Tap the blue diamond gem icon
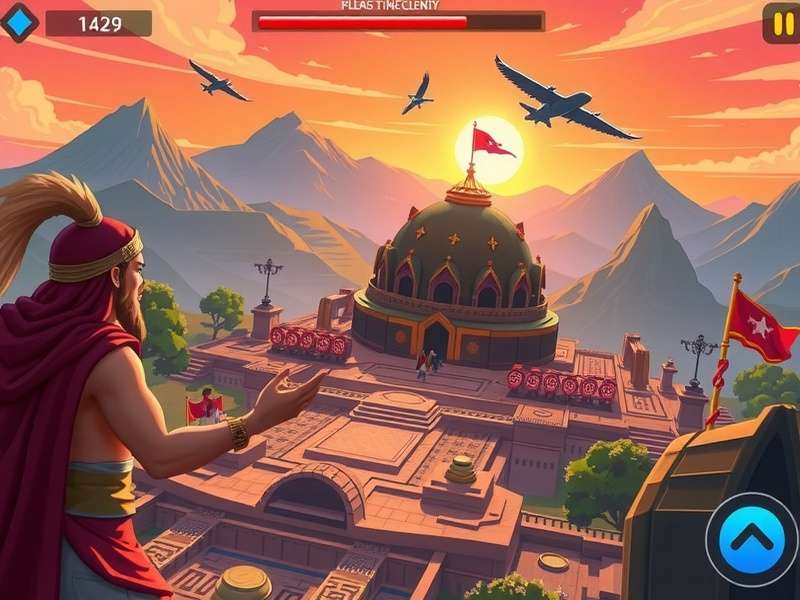Screen dimensions: 800x600 [x=18, y=22]
